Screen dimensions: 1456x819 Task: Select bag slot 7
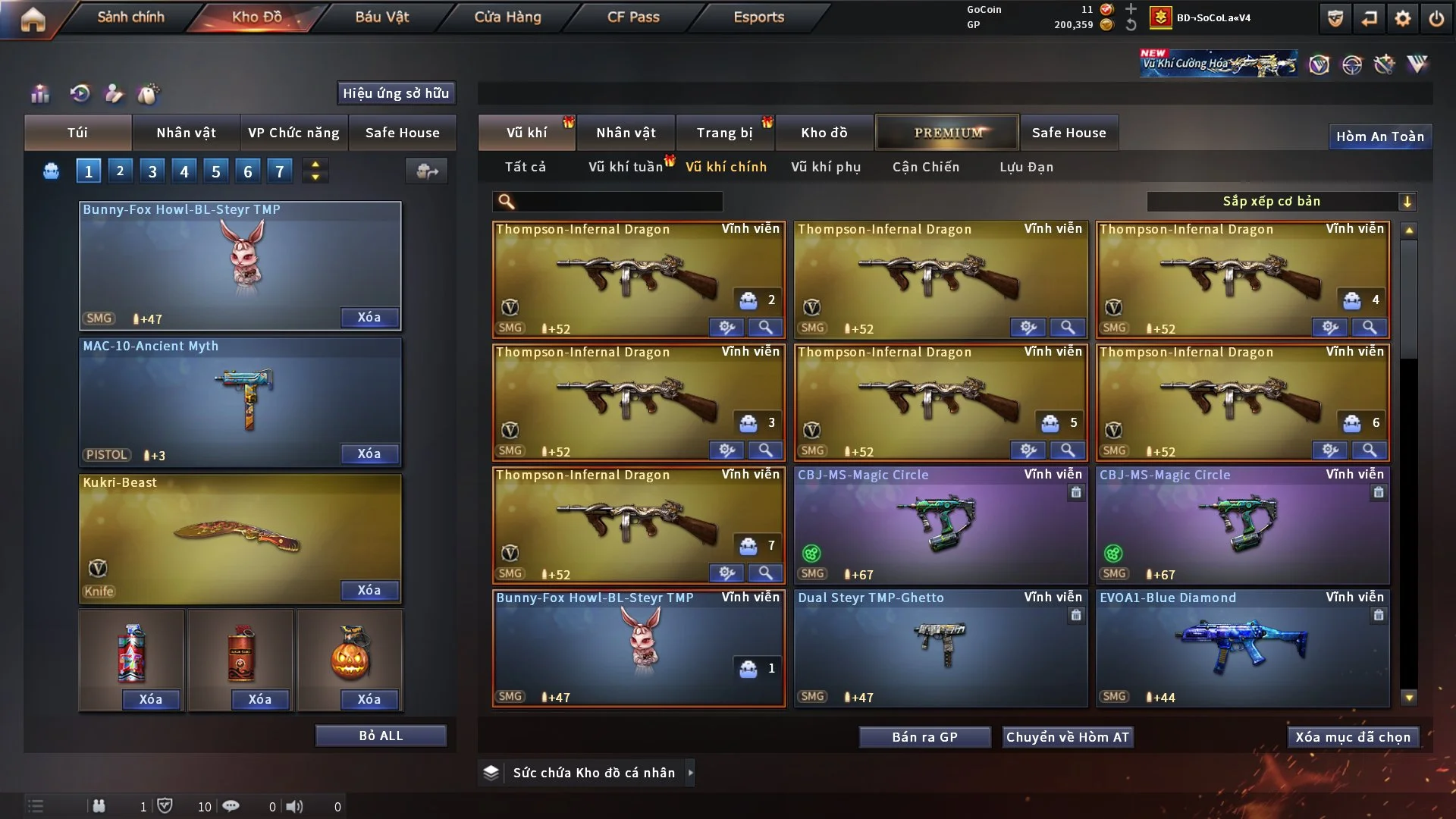279,171
